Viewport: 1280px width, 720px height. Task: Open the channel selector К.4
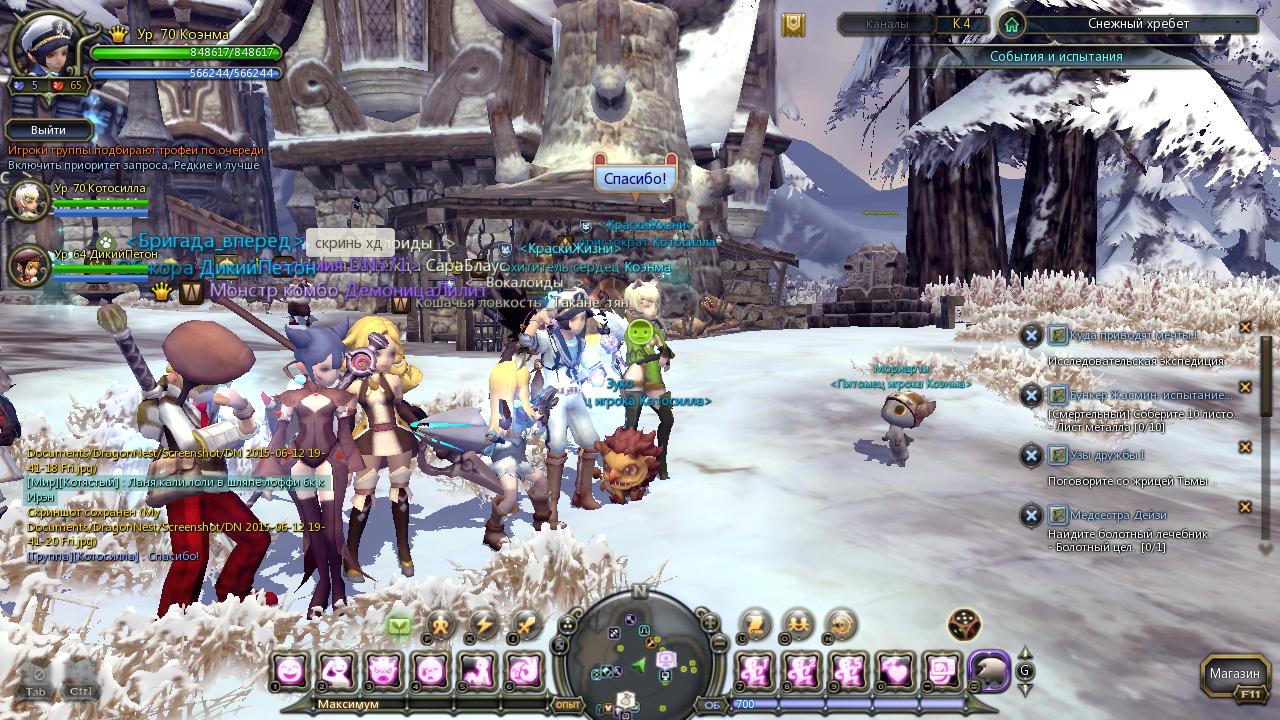click(x=962, y=24)
